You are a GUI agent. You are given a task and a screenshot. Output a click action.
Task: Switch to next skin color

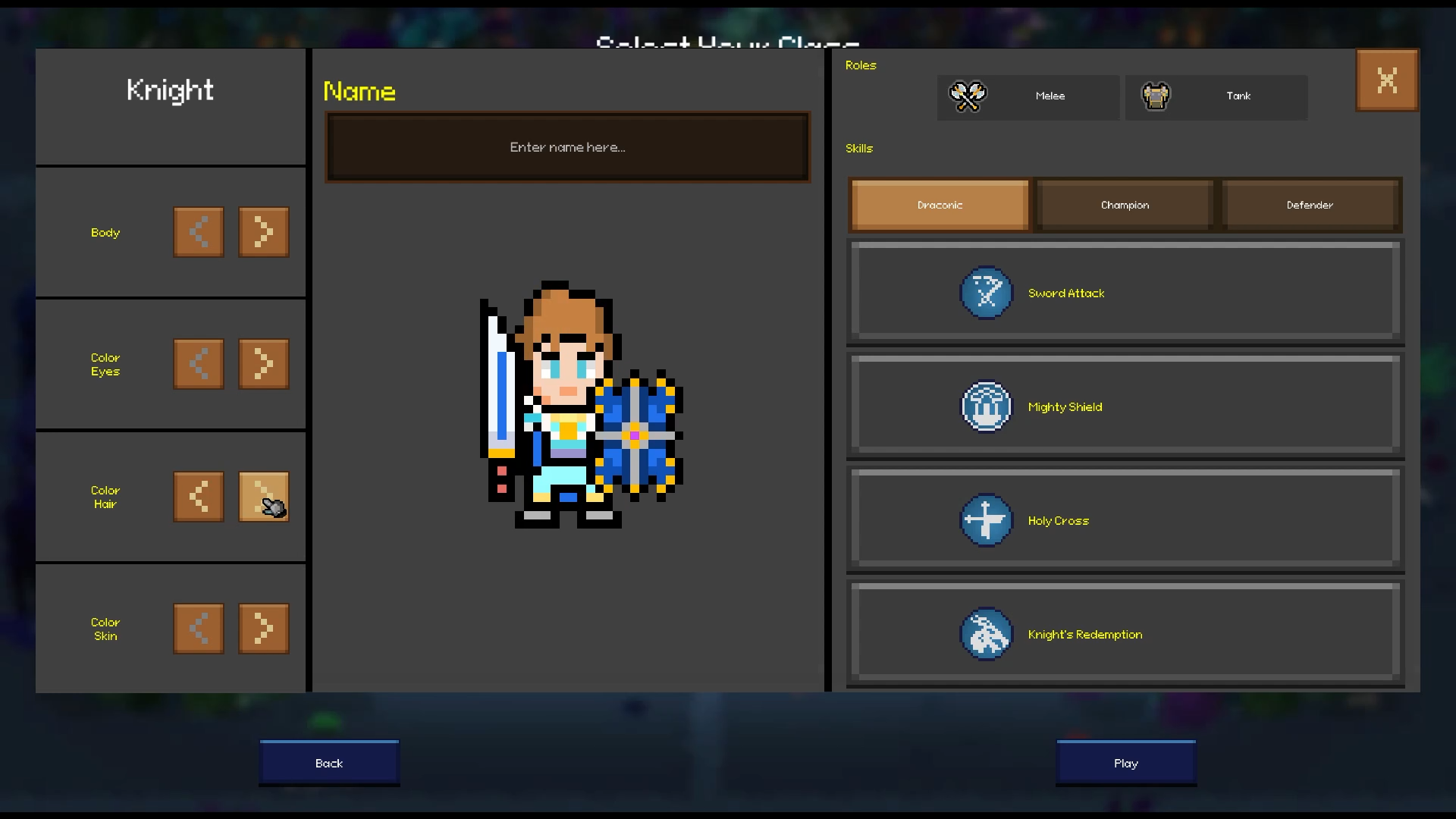point(263,629)
